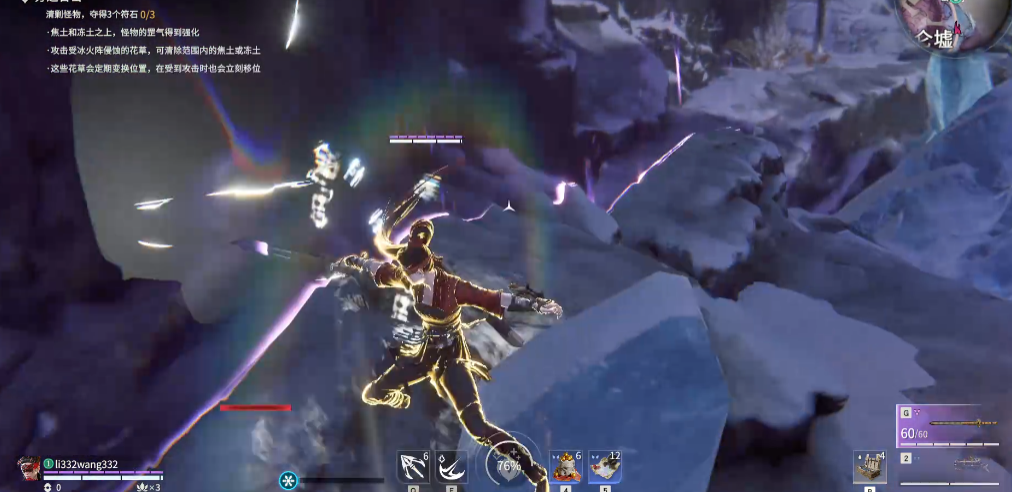Select the primary weapon slot showing 60/60

948,428
